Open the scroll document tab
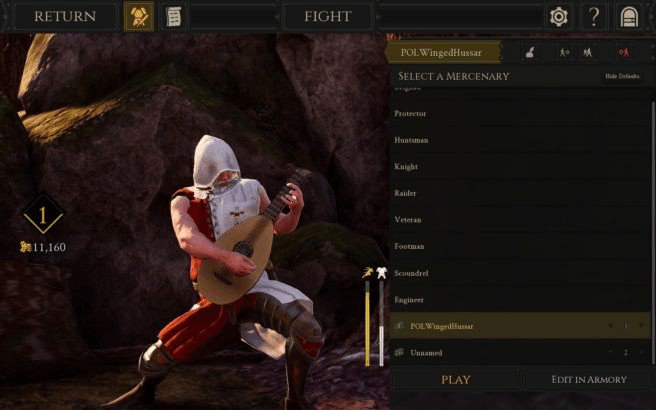 pos(173,17)
